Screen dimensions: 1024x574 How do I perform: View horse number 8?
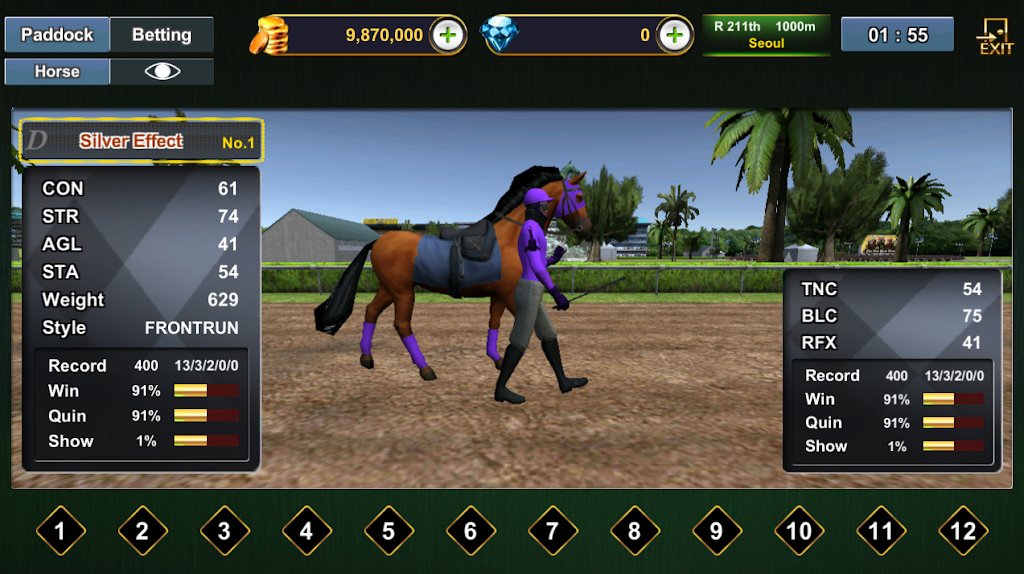coord(634,531)
